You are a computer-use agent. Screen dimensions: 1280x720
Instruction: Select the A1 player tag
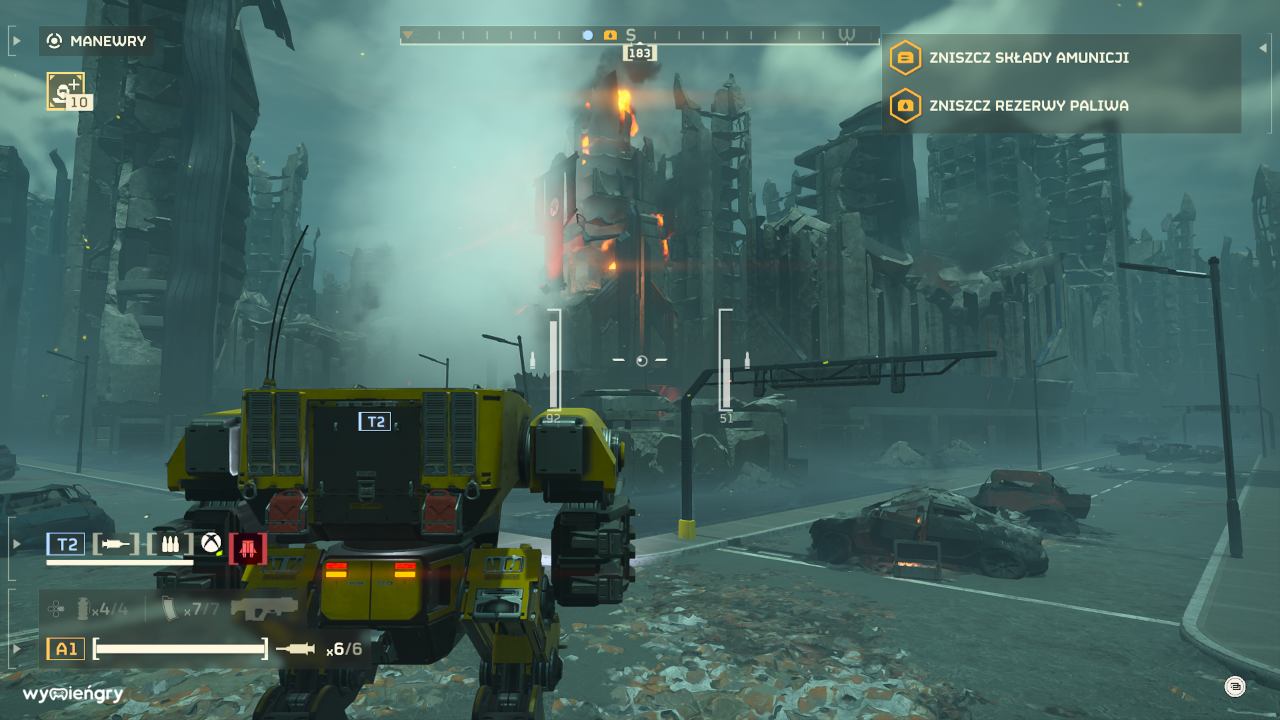[65, 649]
